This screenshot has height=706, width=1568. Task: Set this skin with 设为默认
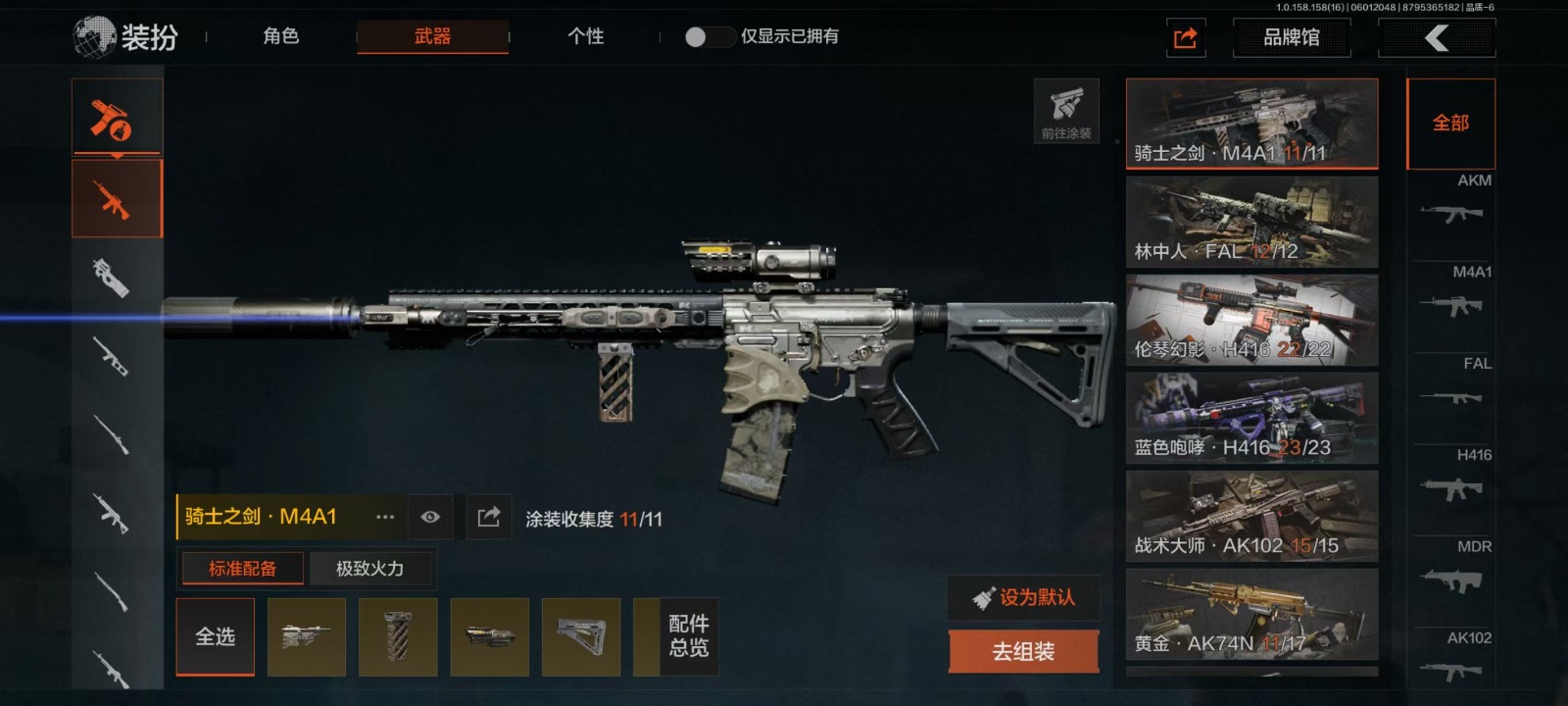pos(1023,597)
